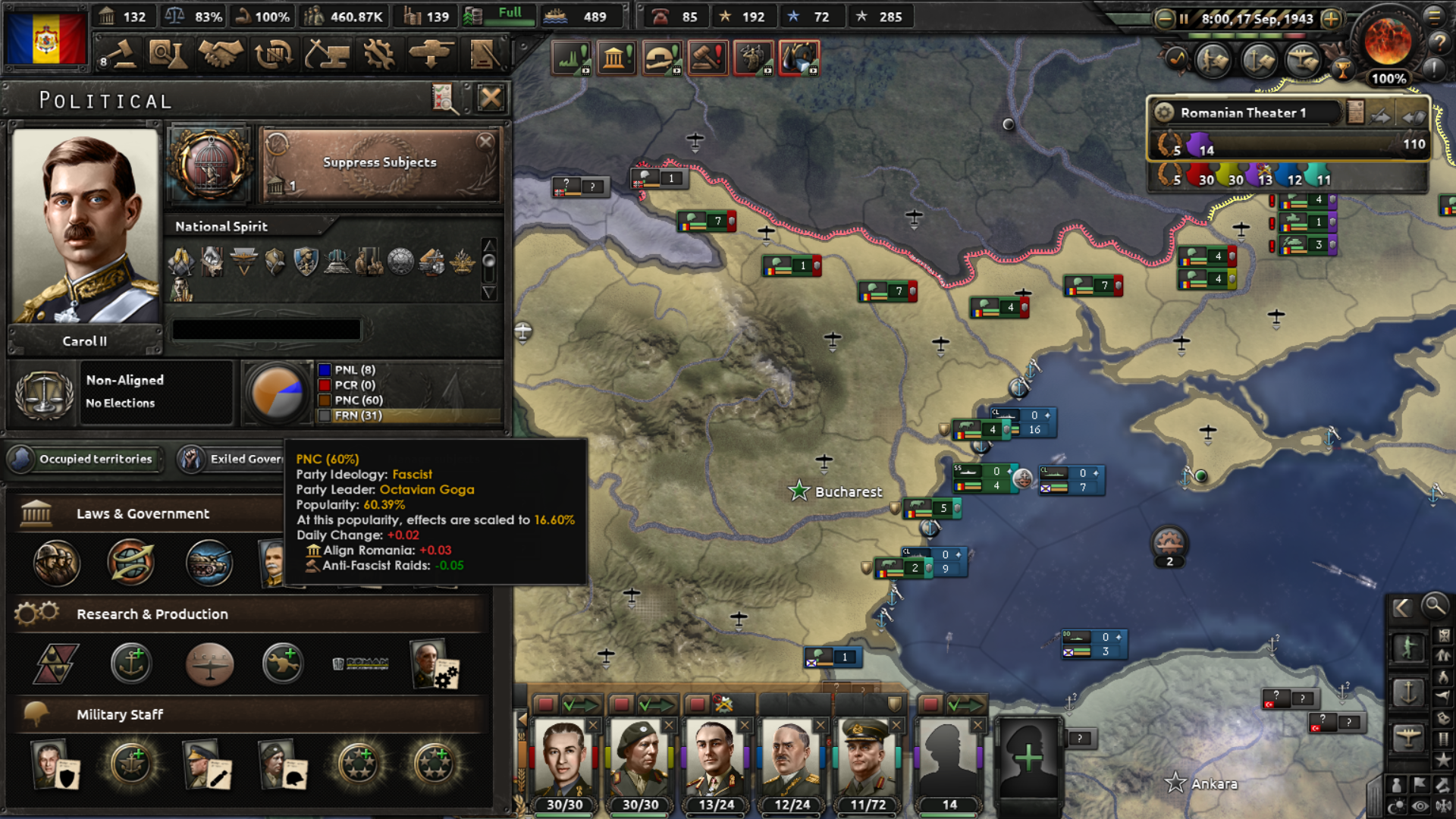Screen dimensions: 1456x819
Task: Open the Suppress Subjects decision
Action: click(379, 162)
